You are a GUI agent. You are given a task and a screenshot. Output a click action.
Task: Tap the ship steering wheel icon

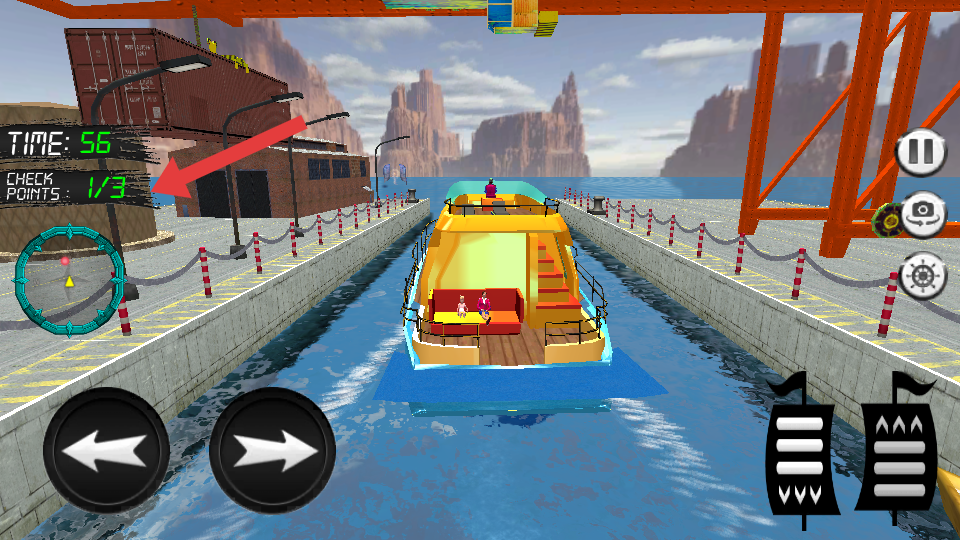922,275
